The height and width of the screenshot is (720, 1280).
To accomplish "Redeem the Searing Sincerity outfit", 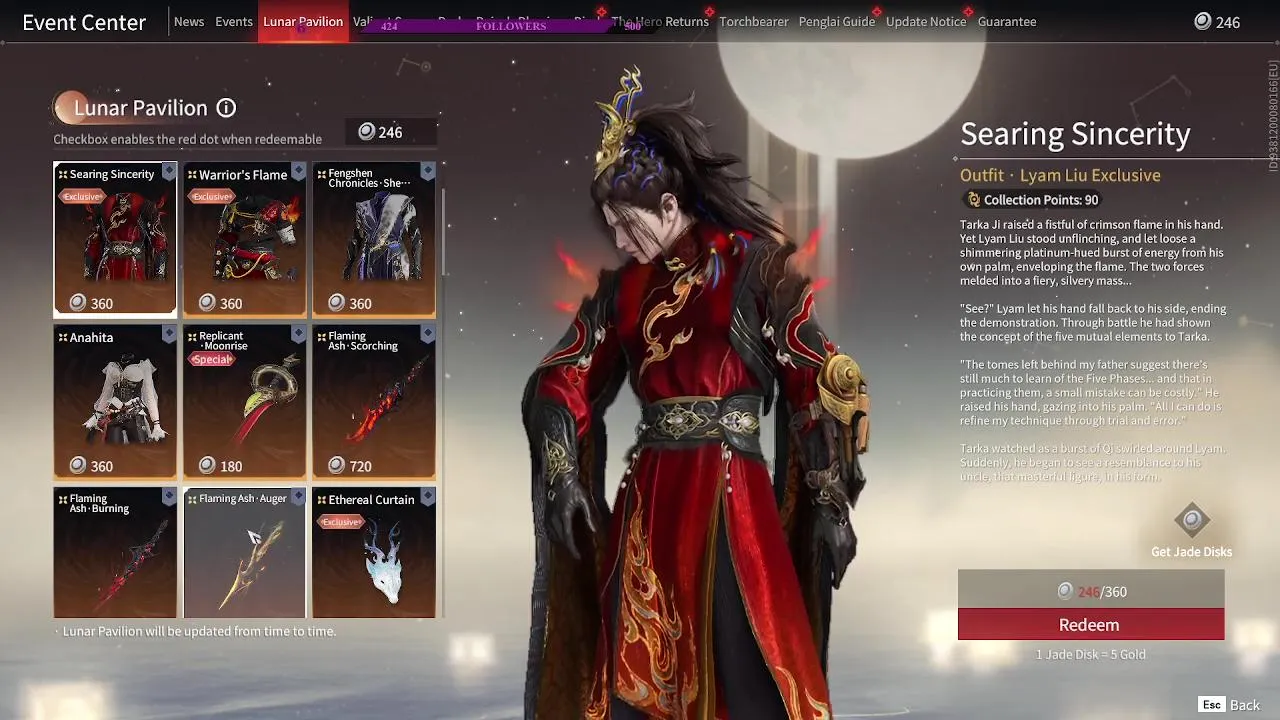I will point(1090,625).
